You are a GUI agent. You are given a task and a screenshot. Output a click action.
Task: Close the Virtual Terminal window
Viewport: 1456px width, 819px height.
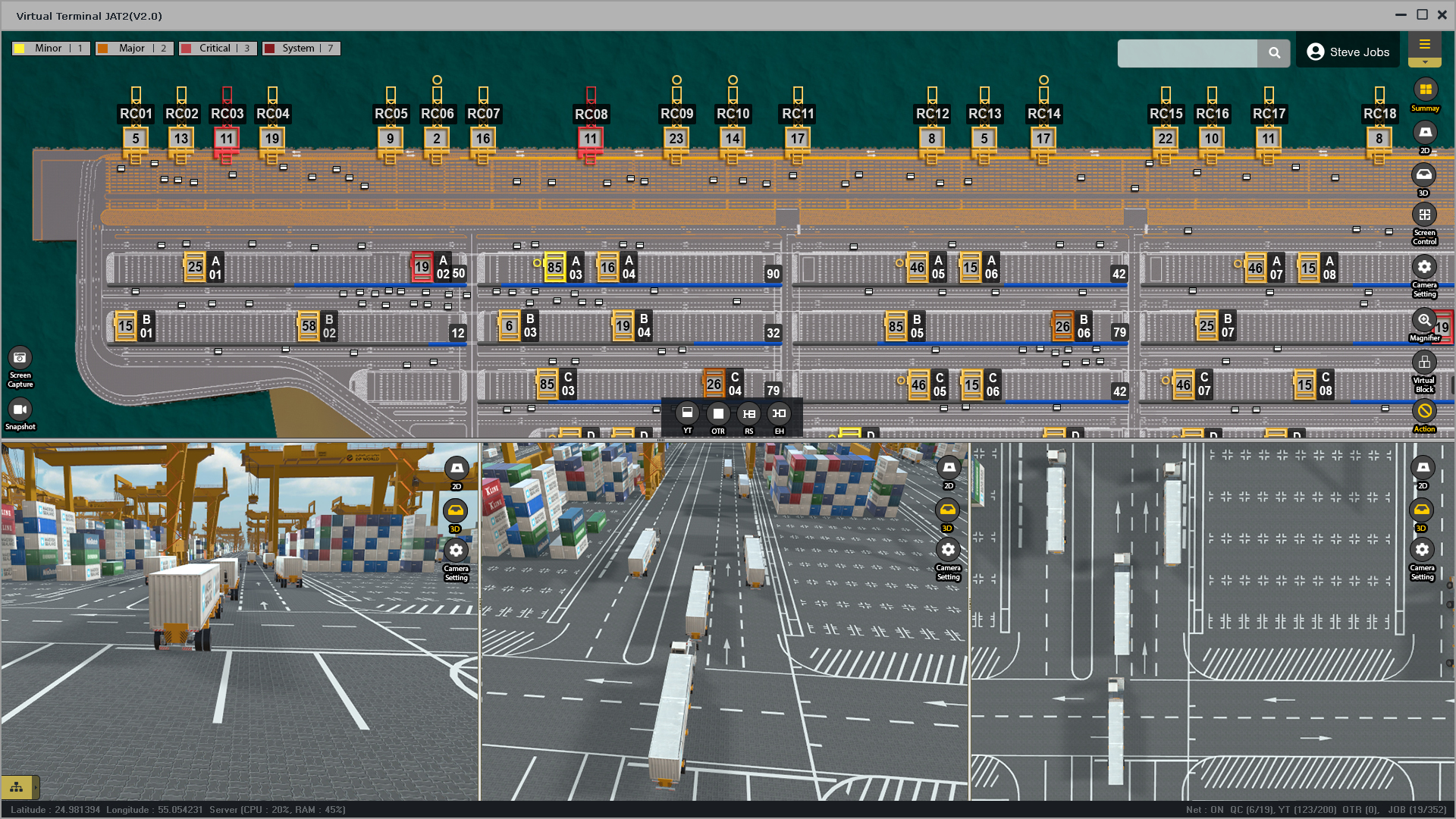(1442, 15)
